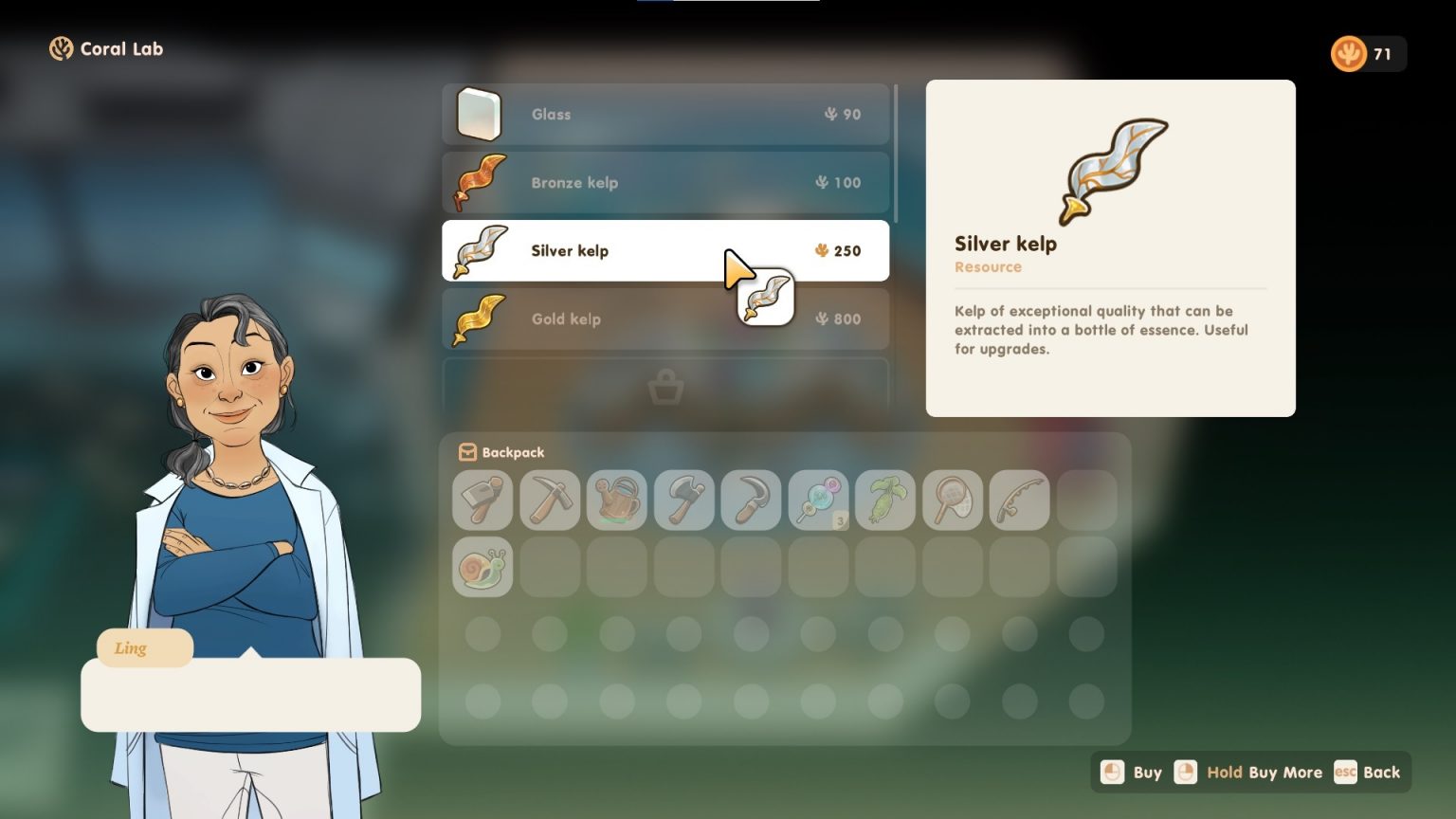Image resolution: width=1456 pixels, height=819 pixels.
Task: Select the seedling item
Action: coord(886,500)
